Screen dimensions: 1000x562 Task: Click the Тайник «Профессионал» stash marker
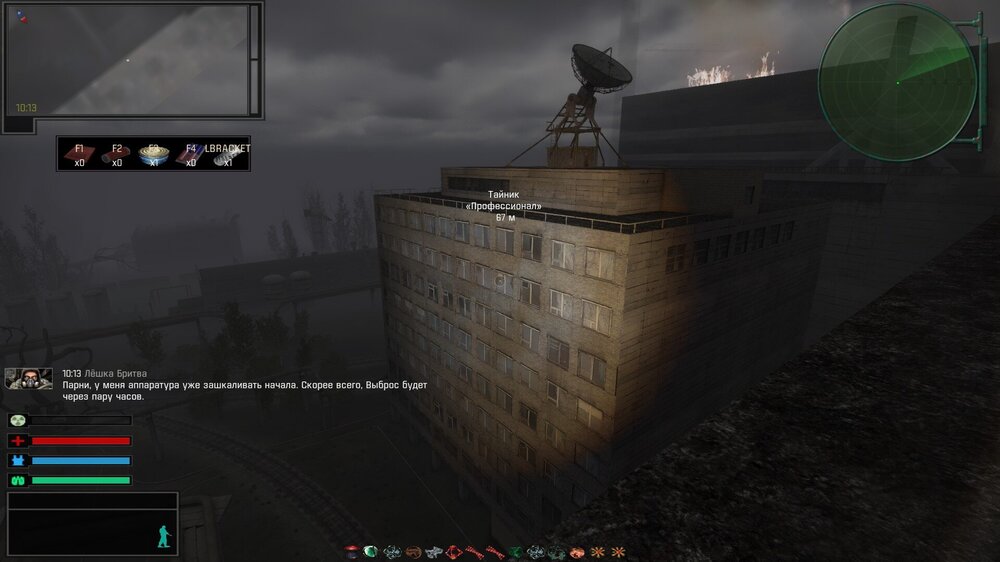[504, 205]
